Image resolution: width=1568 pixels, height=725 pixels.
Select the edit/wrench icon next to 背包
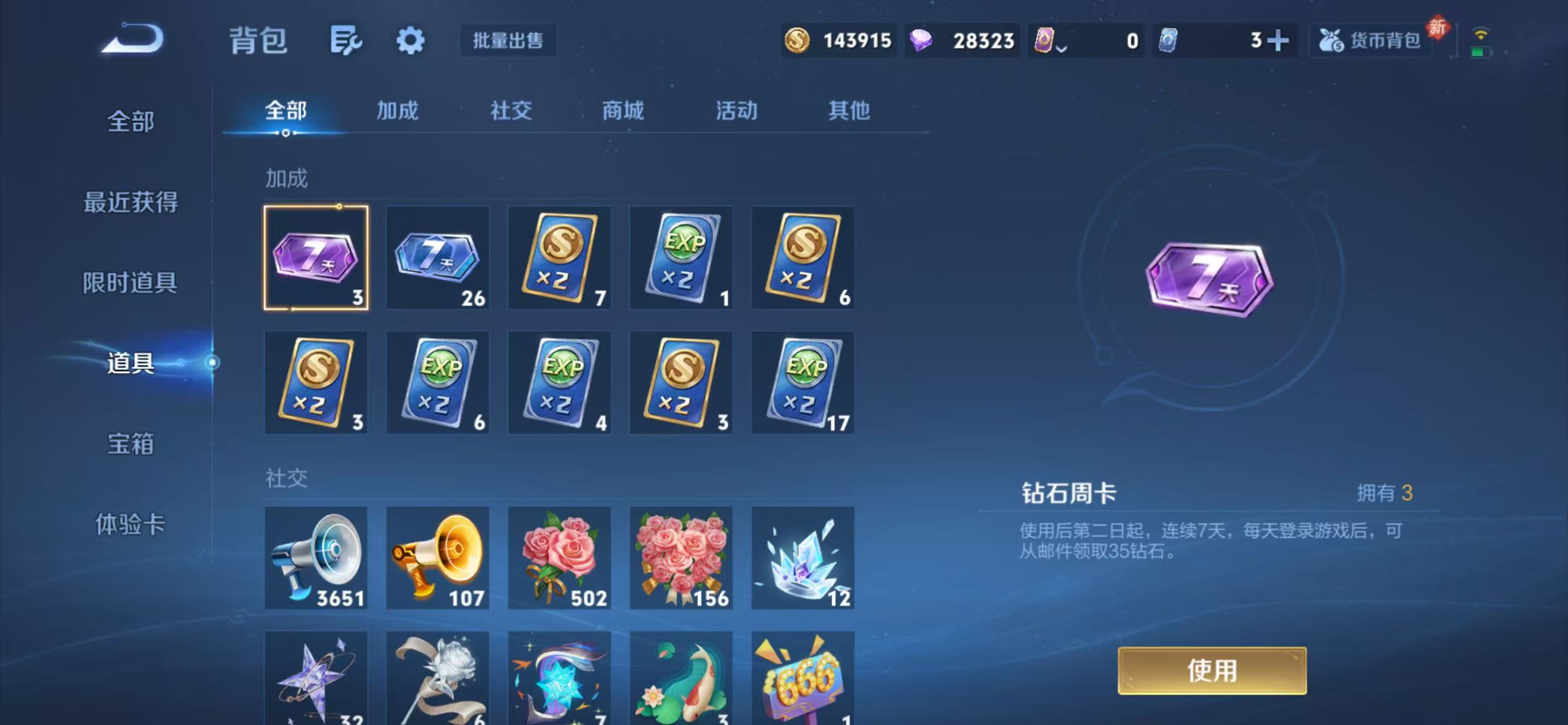pyautogui.click(x=344, y=39)
